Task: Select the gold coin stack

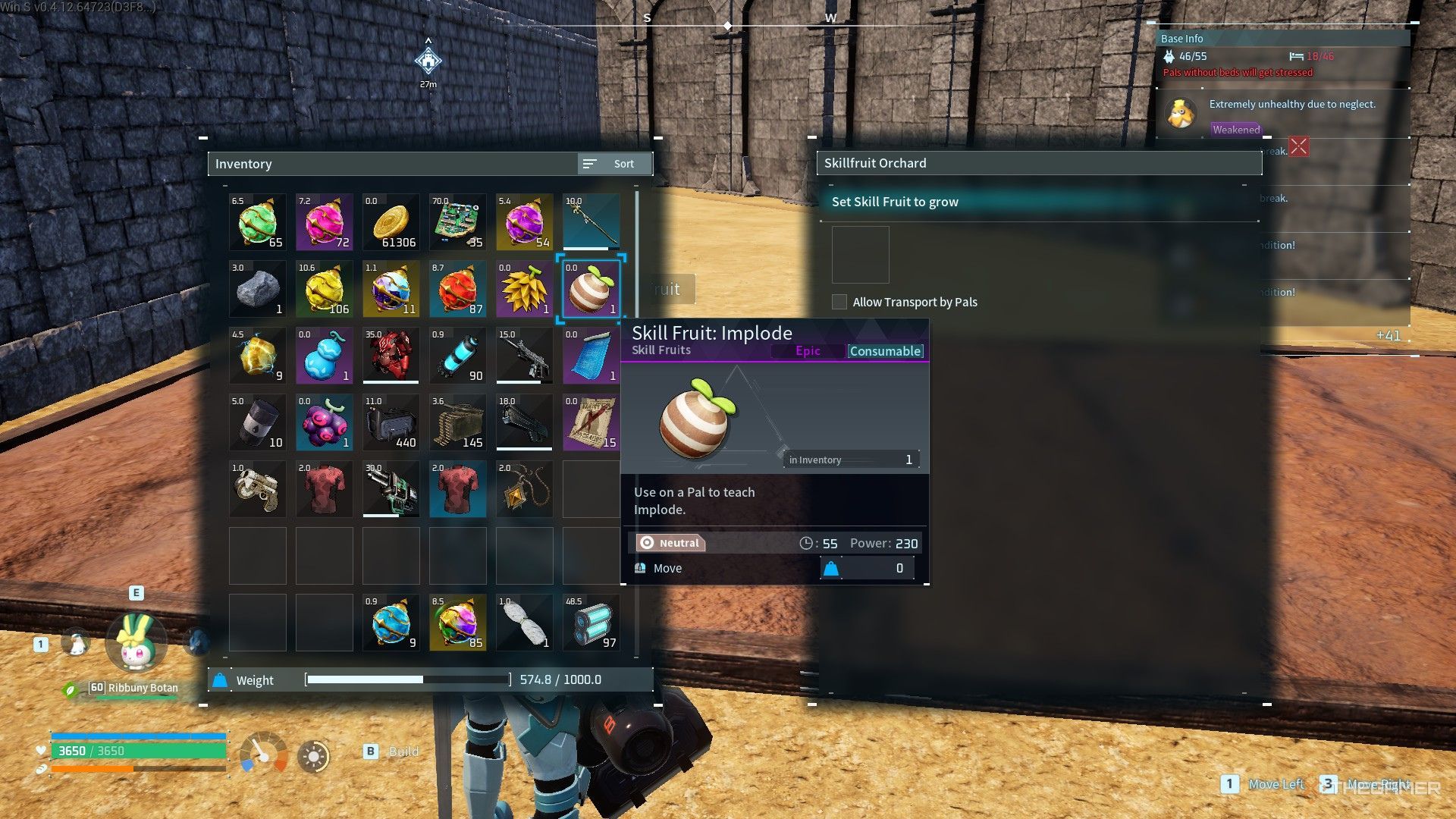Action: tap(391, 222)
